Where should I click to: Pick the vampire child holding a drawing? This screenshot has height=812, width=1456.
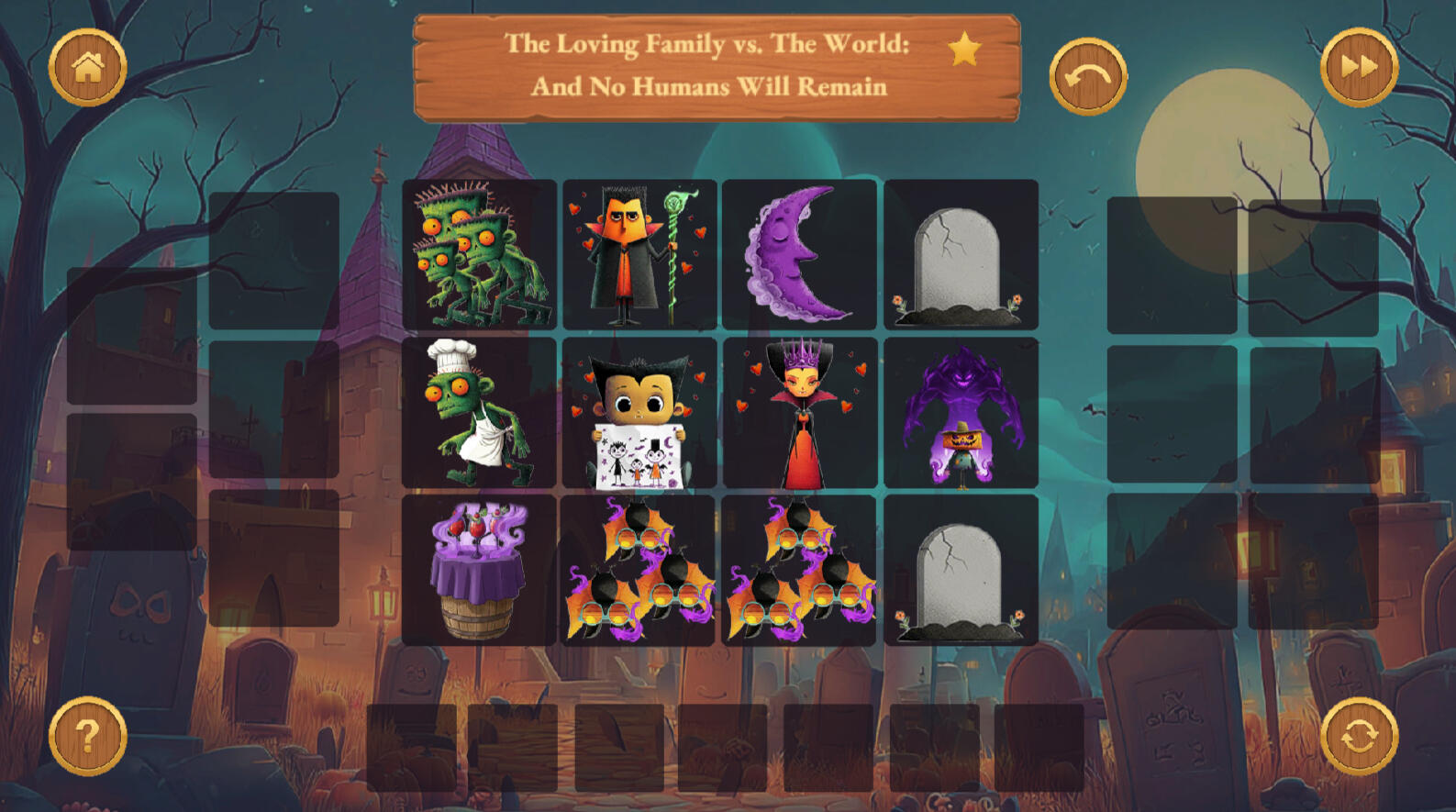639,413
